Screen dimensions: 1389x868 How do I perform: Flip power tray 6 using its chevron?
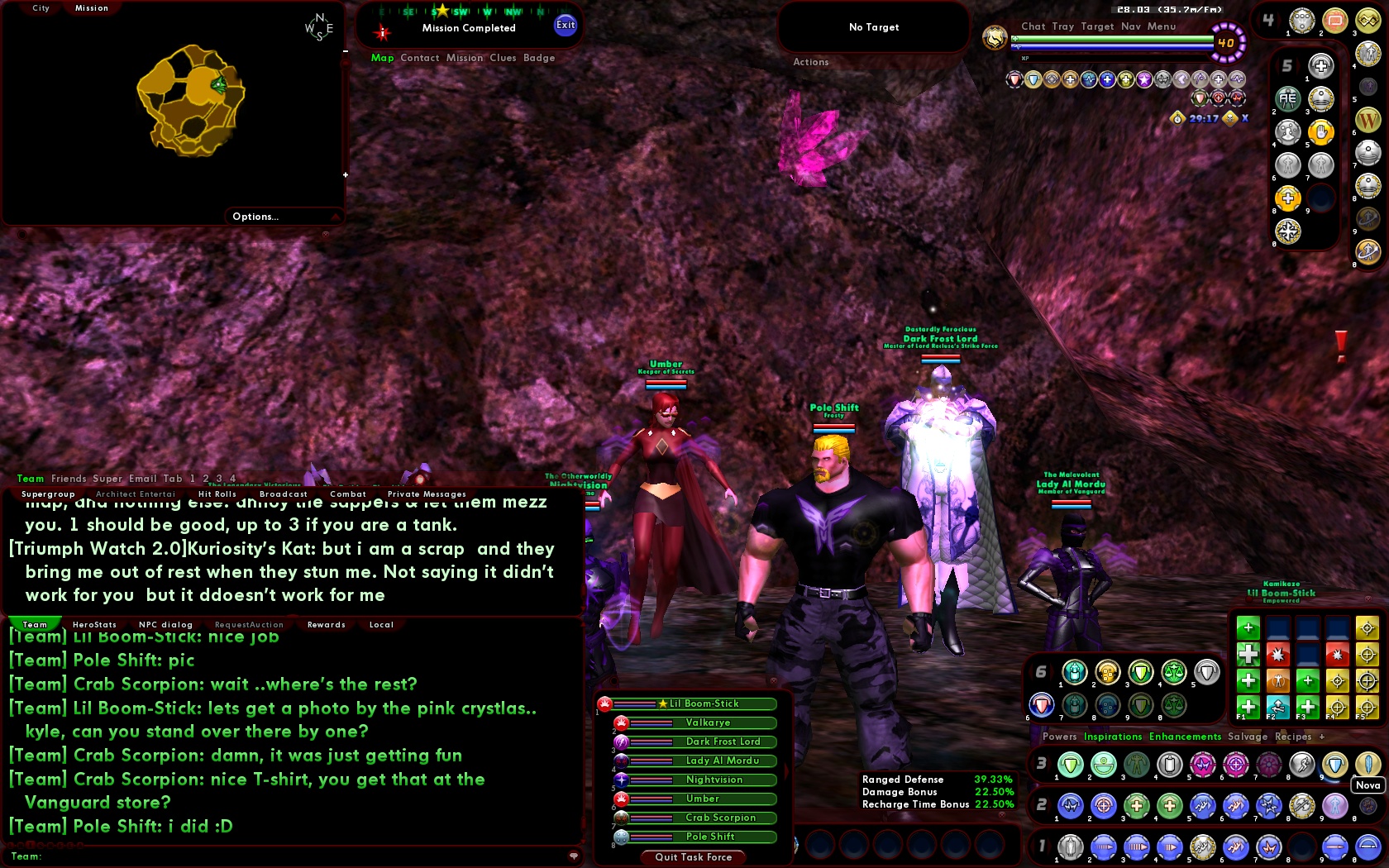[1051, 670]
